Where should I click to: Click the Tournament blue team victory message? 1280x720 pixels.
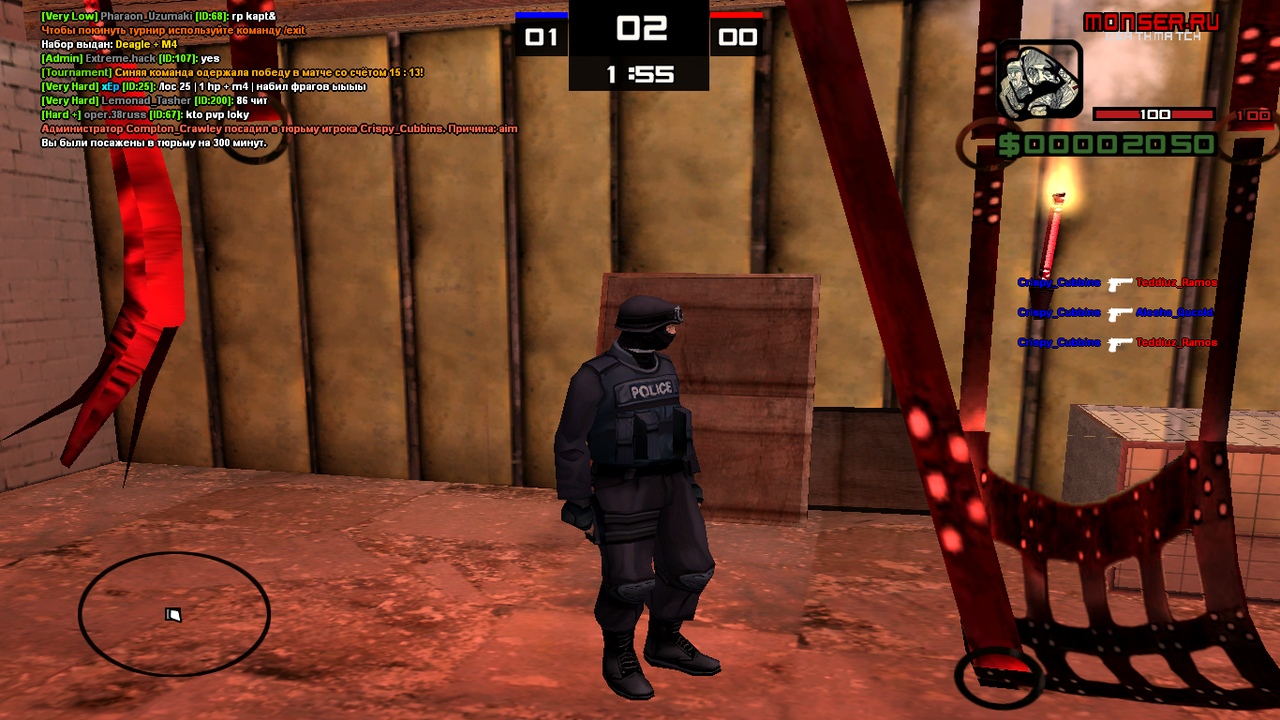[x=232, y=73]
